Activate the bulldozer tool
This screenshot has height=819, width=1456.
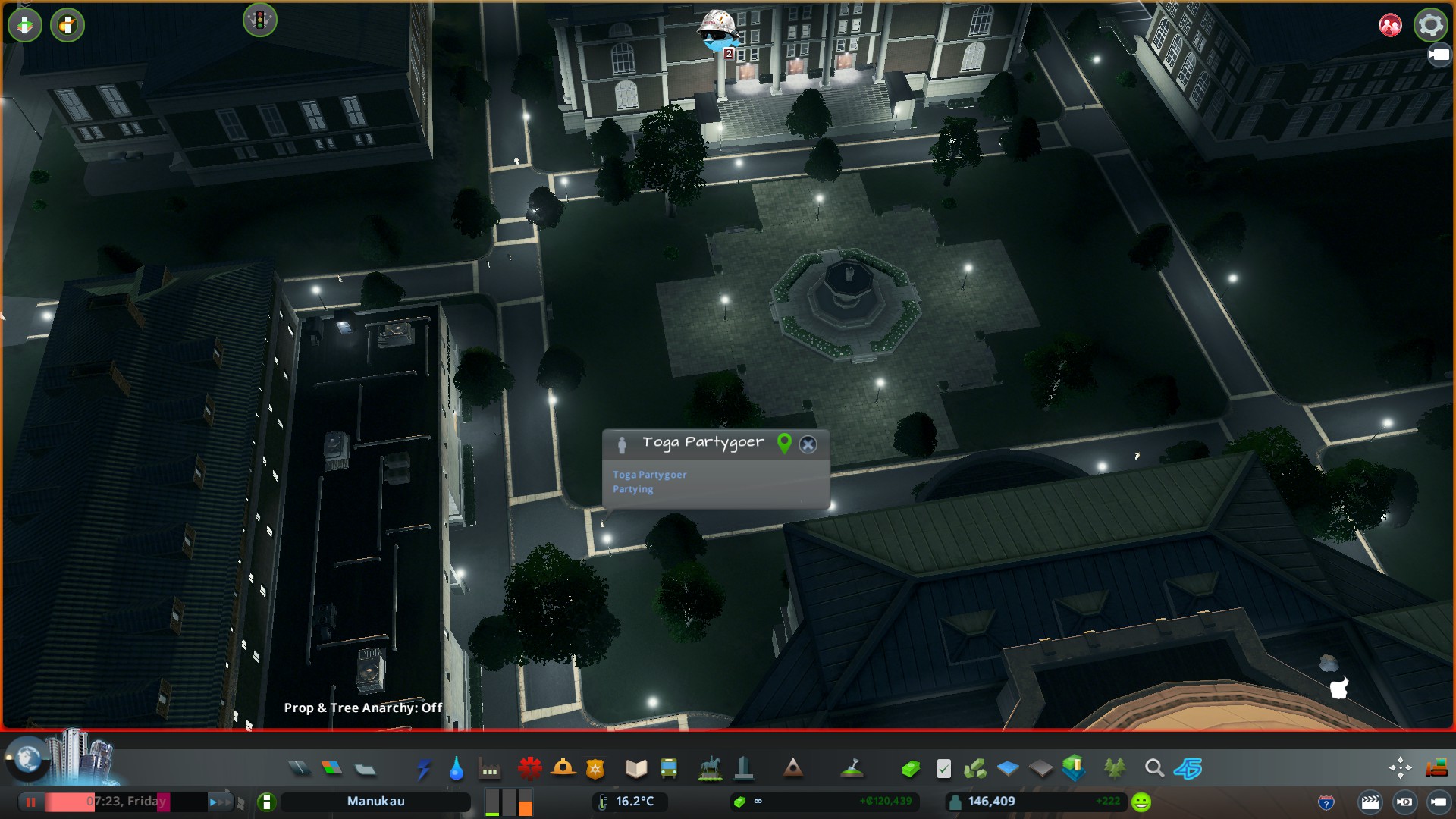pyautogui.click(x=1436, y=769)
